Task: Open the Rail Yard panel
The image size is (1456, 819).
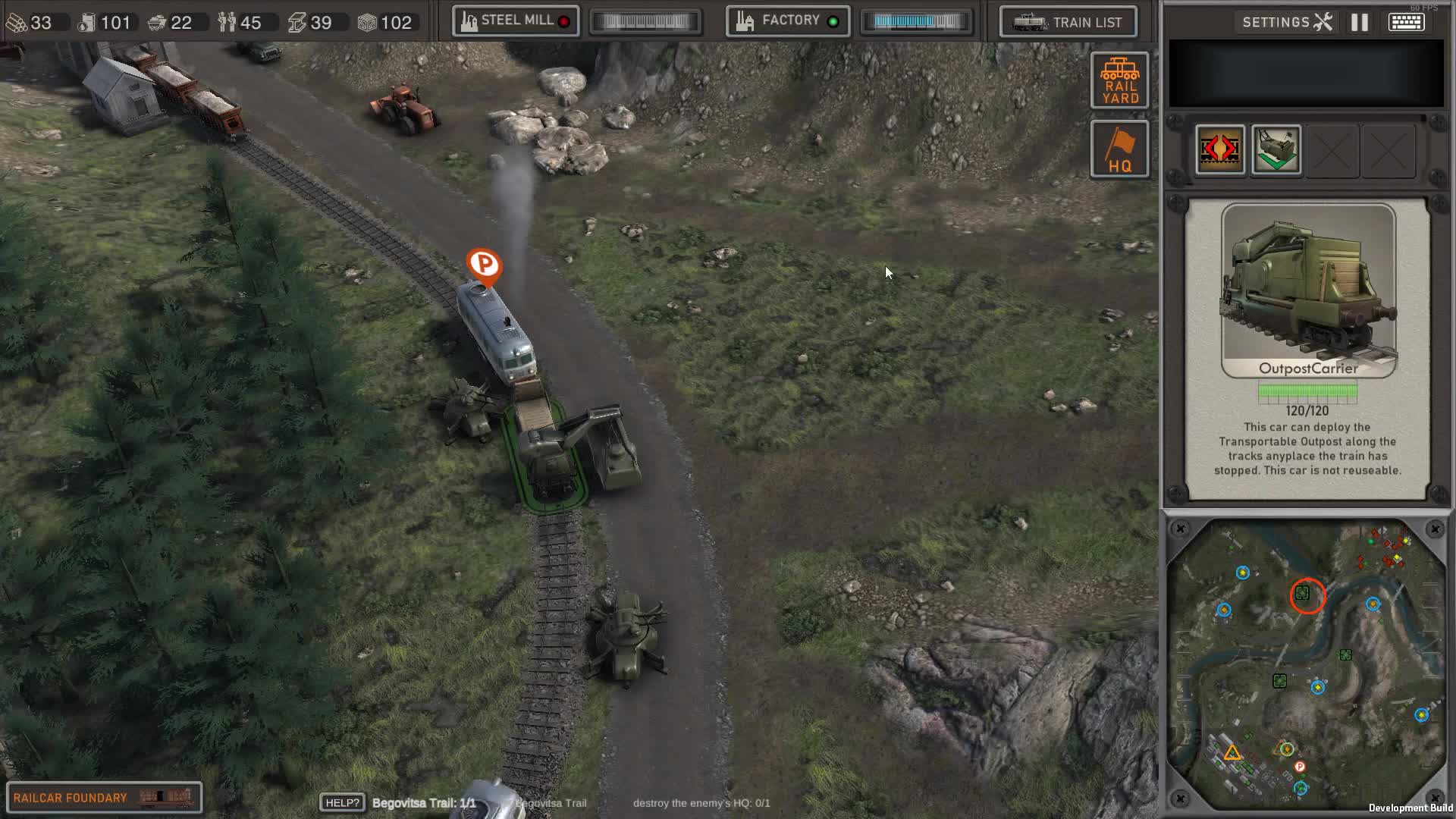Action: (x=1119, y=80)
